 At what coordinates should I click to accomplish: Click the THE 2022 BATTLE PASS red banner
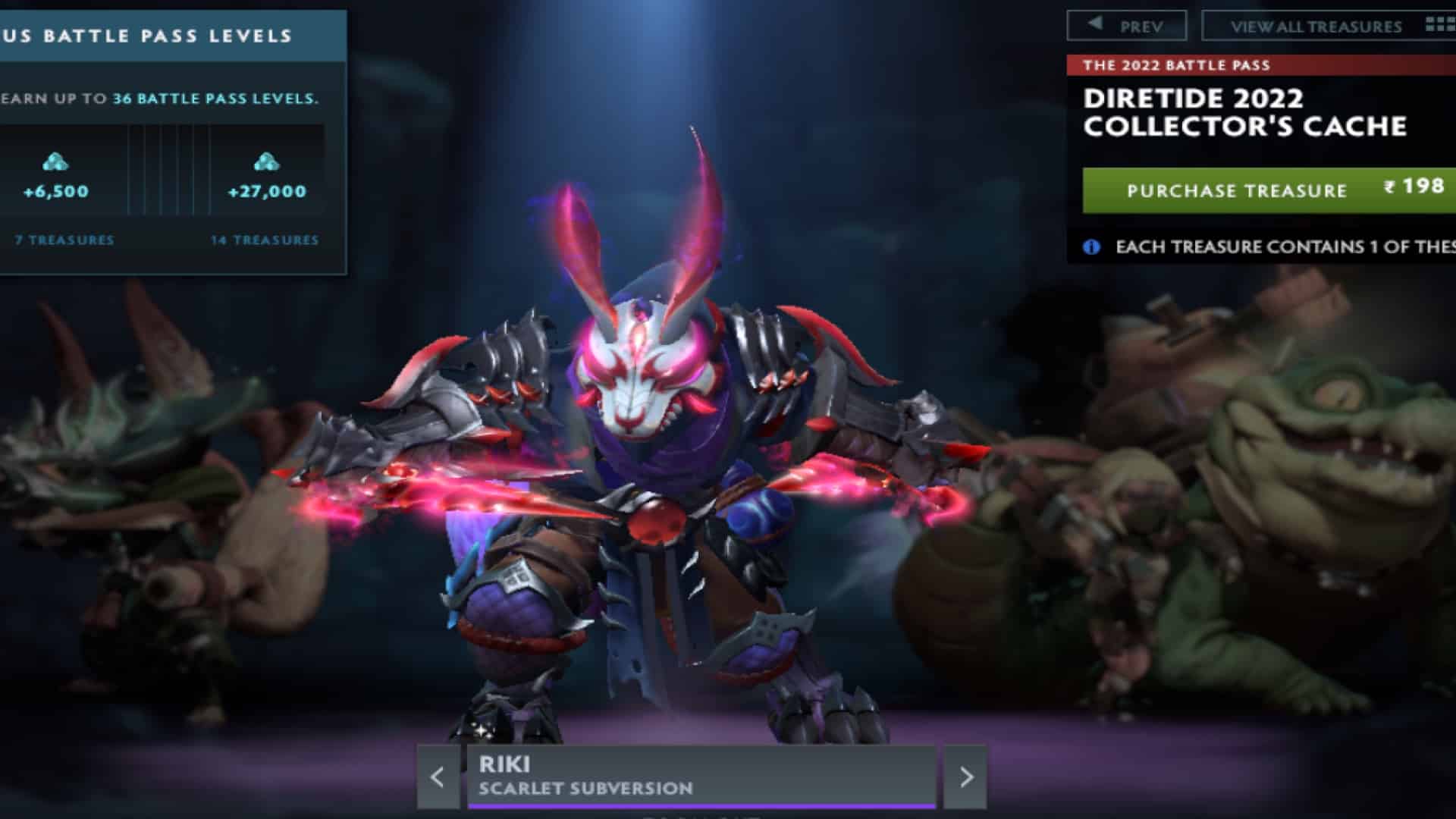pyautogui.click(x=1178, y=67)
